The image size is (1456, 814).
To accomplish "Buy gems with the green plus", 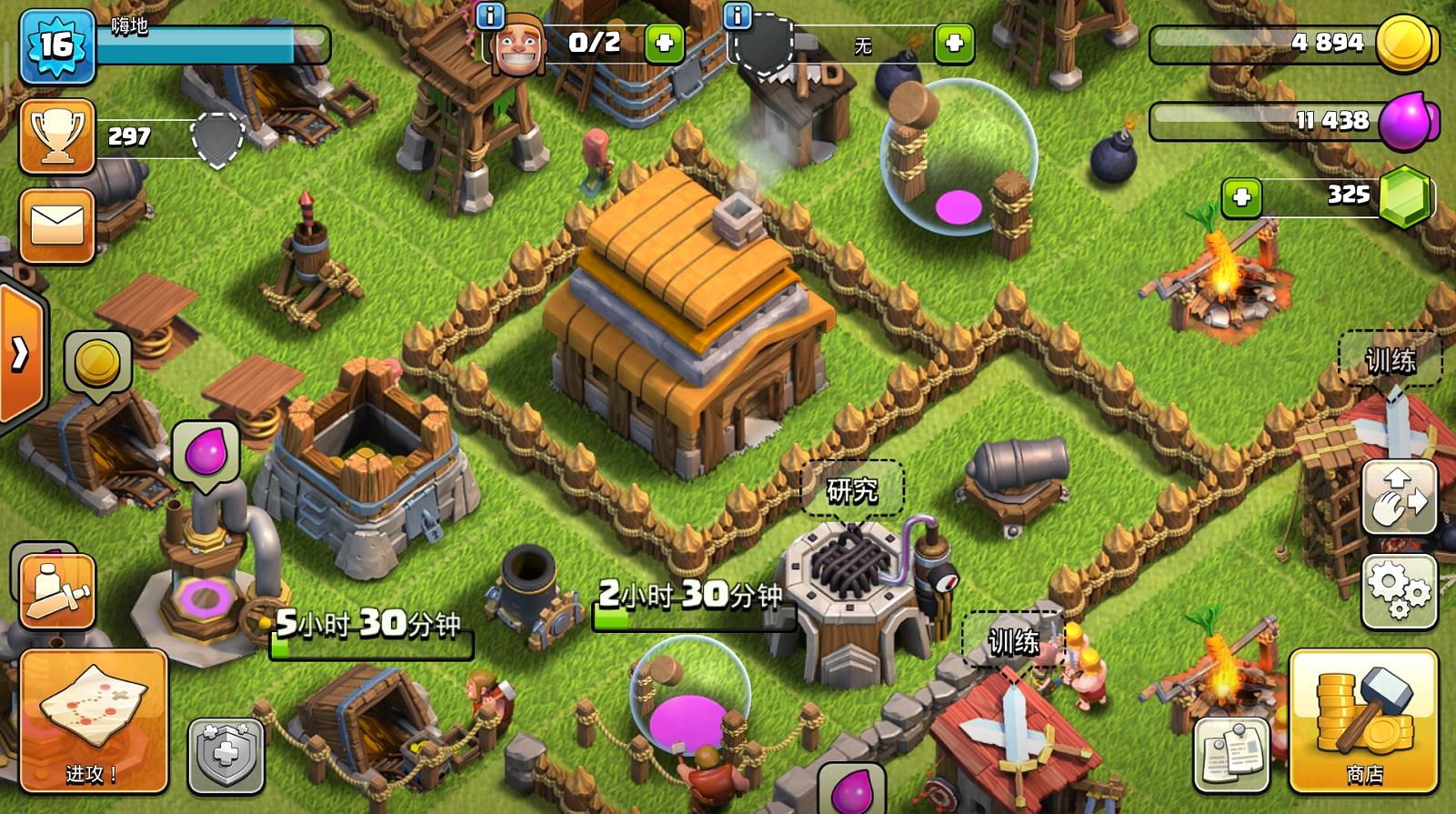I will 1241,196.
